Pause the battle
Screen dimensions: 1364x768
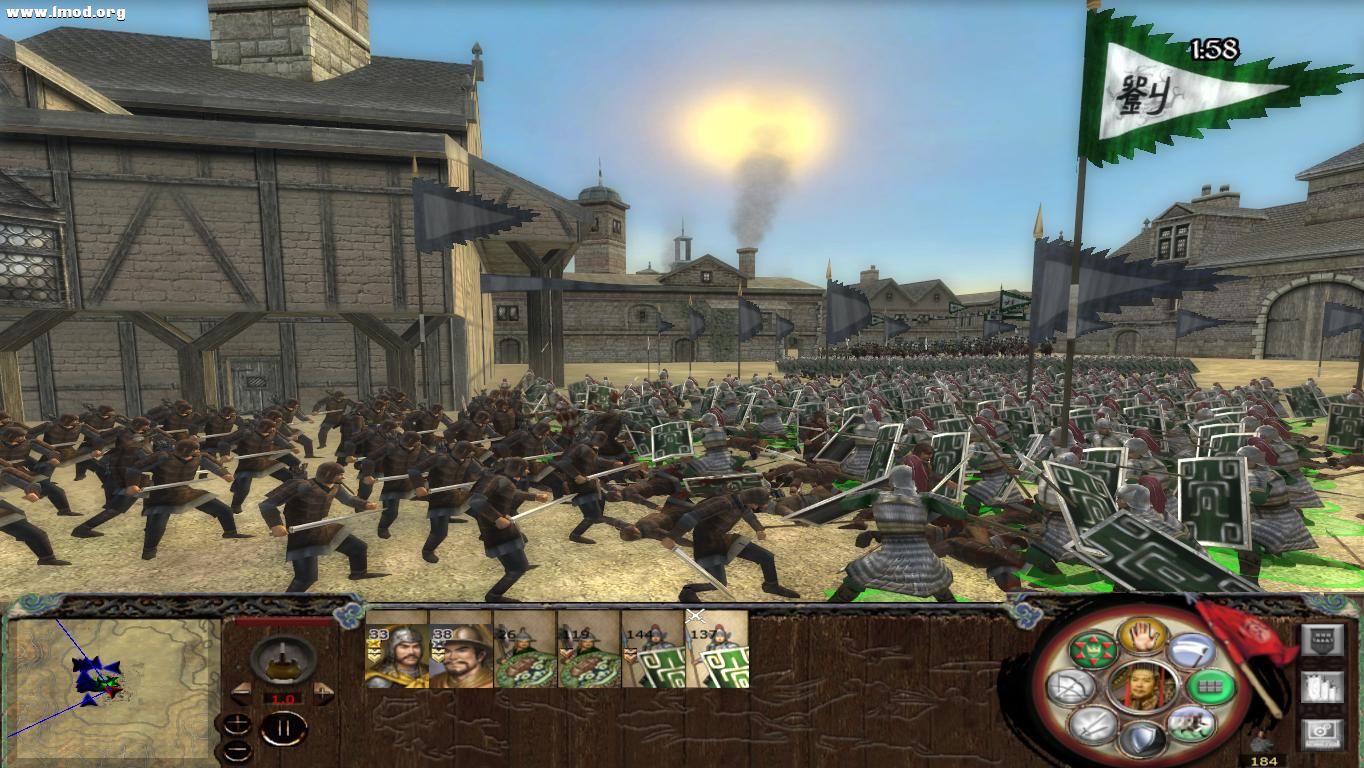coord(284,726)
